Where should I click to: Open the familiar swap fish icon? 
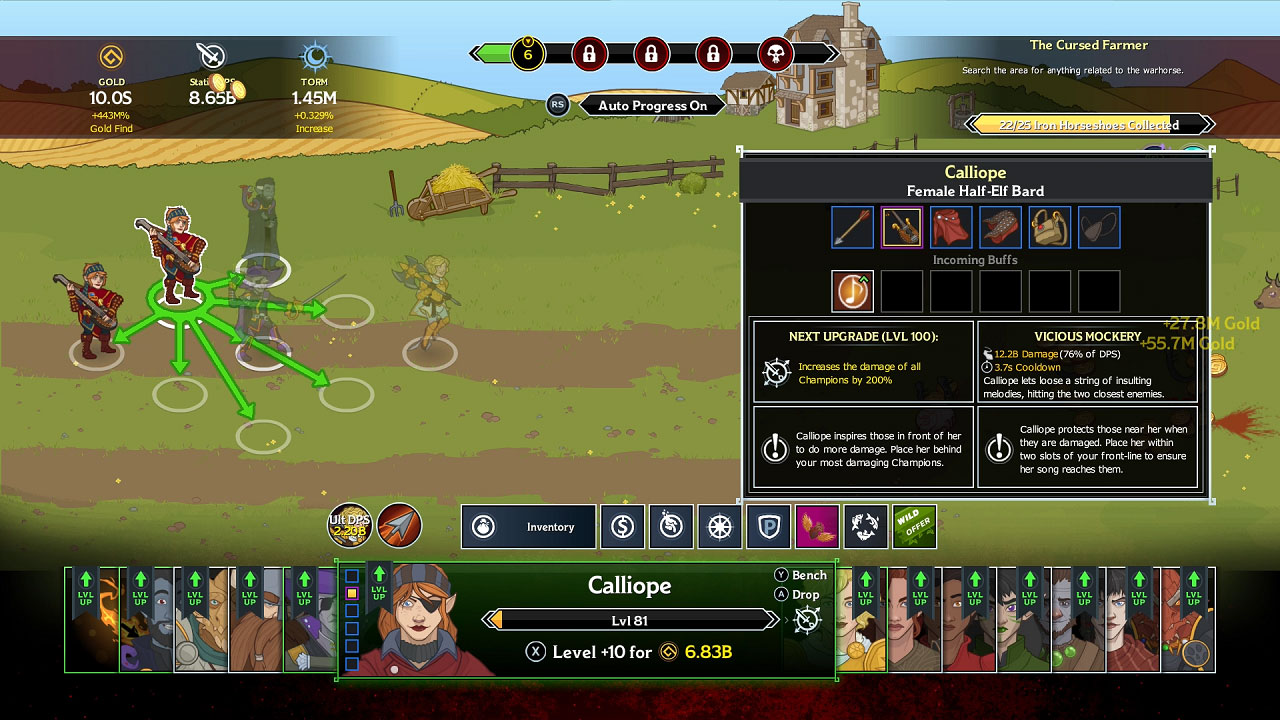tap(866, 527)
